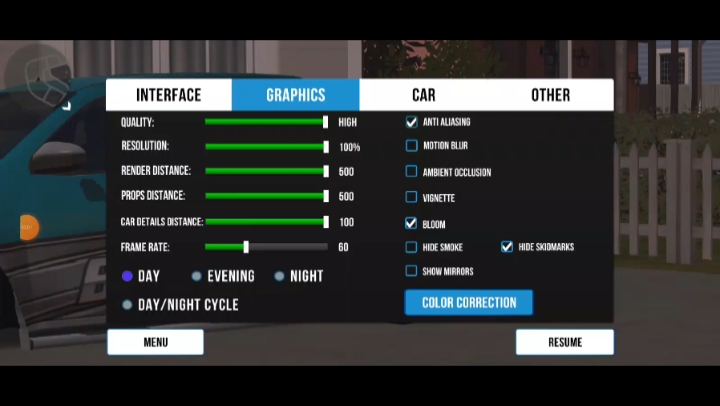Tick the Hide Smoke checkbox
The image size is (720, 406).
tap(411, 247)
